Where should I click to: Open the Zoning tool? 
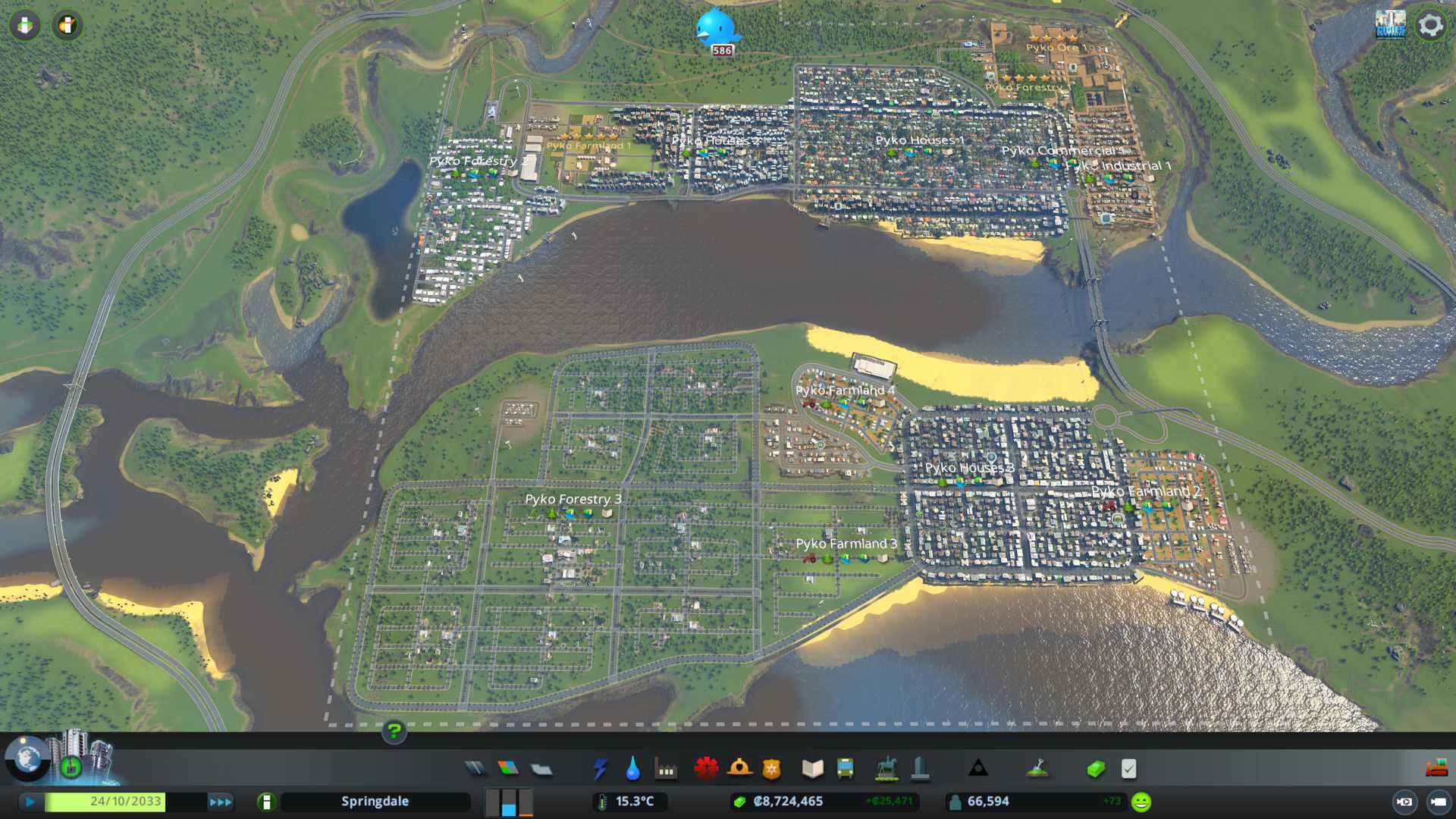[x=508, y=769]
